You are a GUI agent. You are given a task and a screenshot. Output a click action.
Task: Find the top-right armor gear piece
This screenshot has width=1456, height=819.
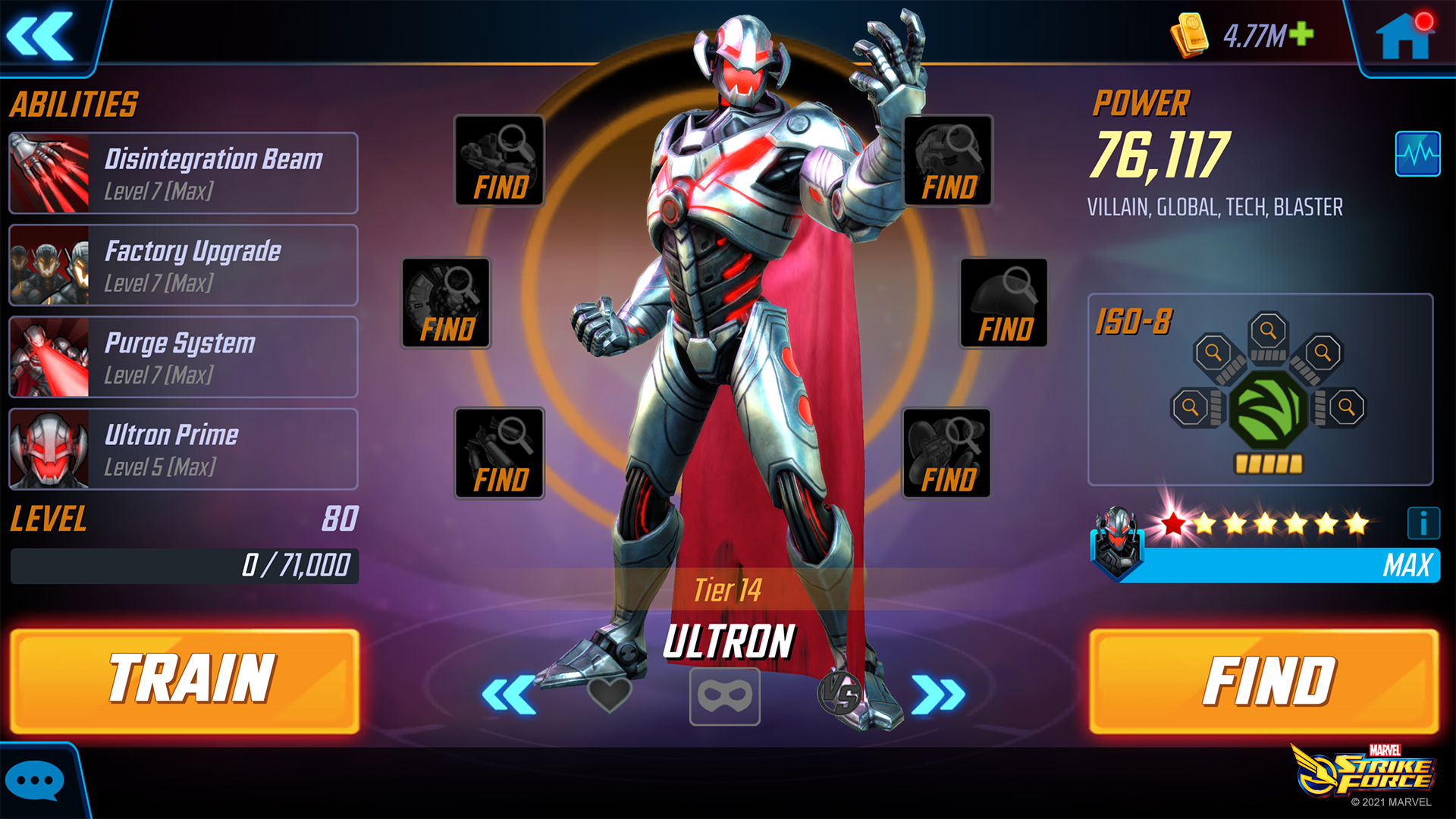click(x=946, y=160)
